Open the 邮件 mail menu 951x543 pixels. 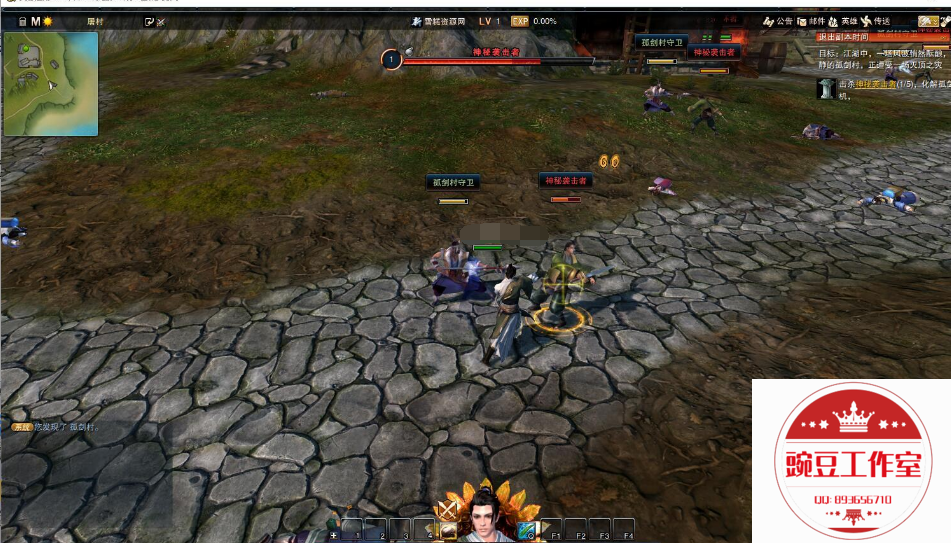pos(812,21)
